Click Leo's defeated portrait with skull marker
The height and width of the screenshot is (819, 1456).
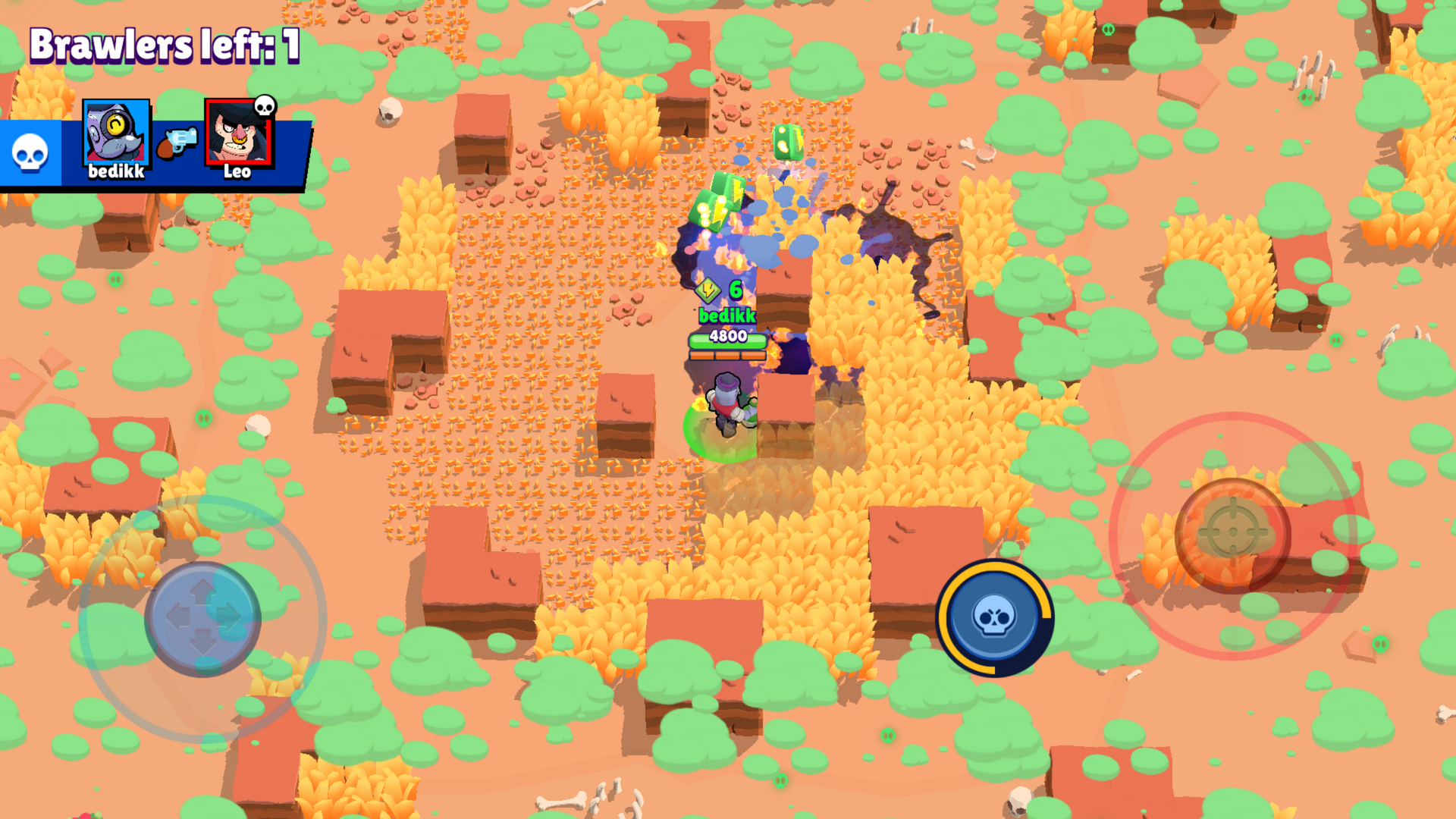pyautogui.click(x=237, y=133)
